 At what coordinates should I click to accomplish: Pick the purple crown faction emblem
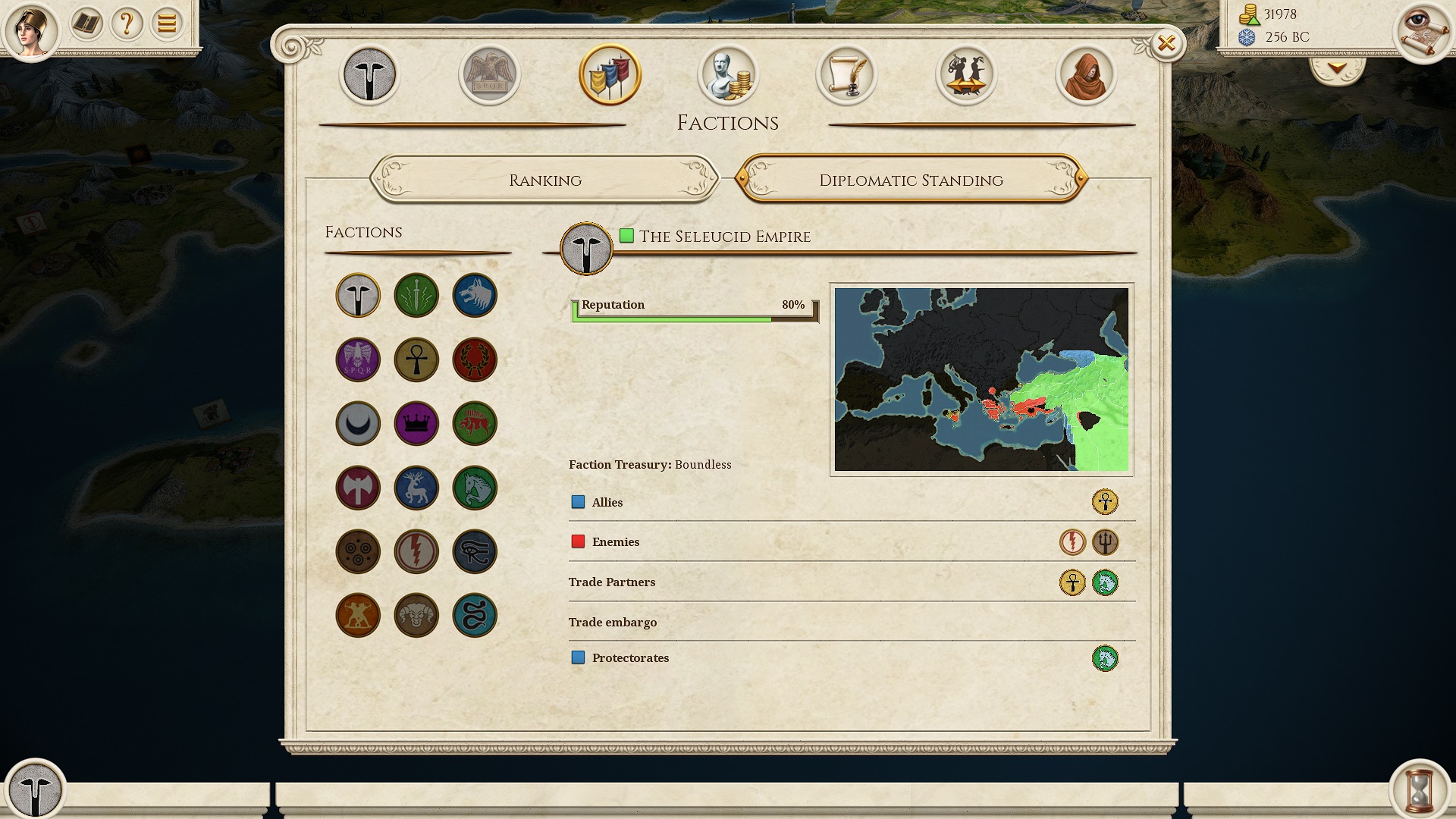[416, 423]
